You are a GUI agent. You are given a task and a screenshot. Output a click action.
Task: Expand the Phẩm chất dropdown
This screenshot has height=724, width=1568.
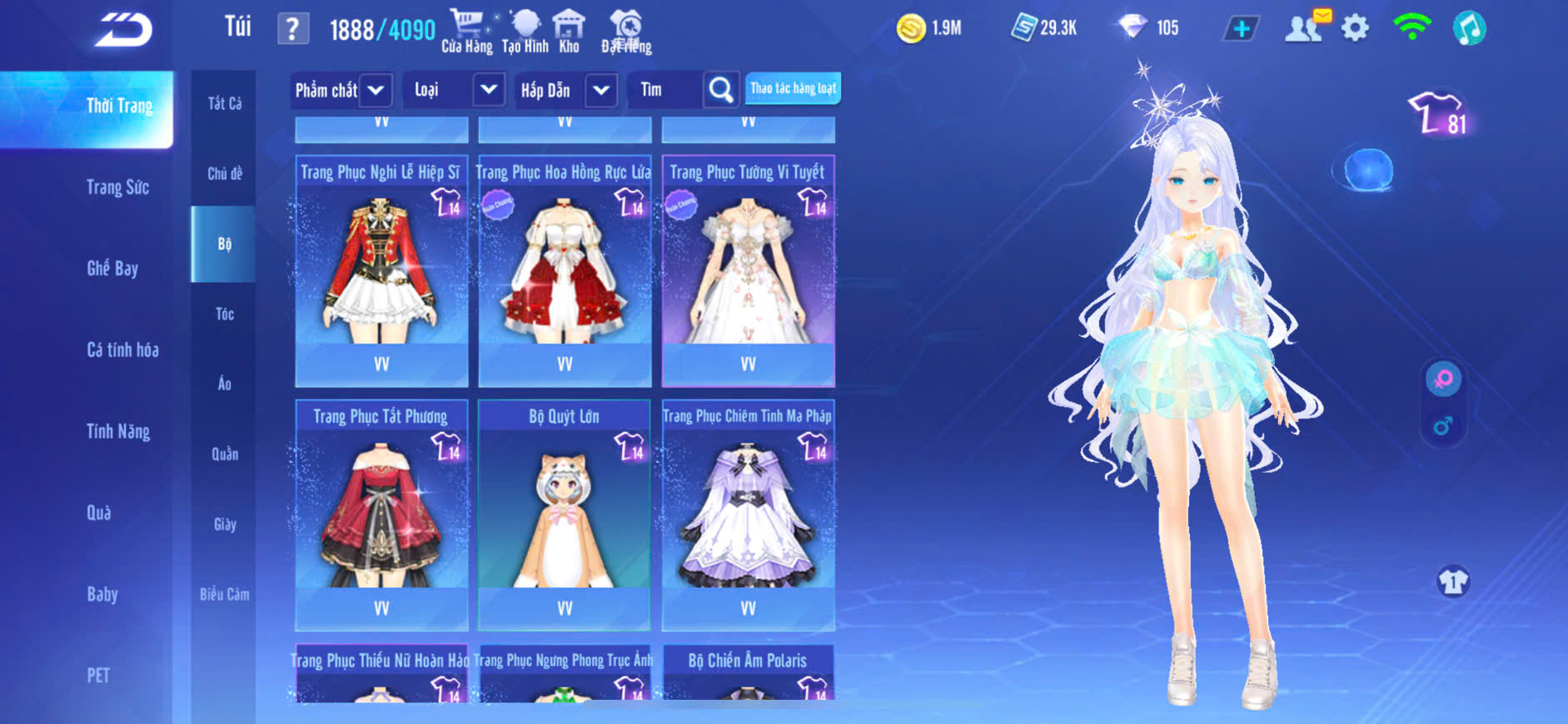376,90
